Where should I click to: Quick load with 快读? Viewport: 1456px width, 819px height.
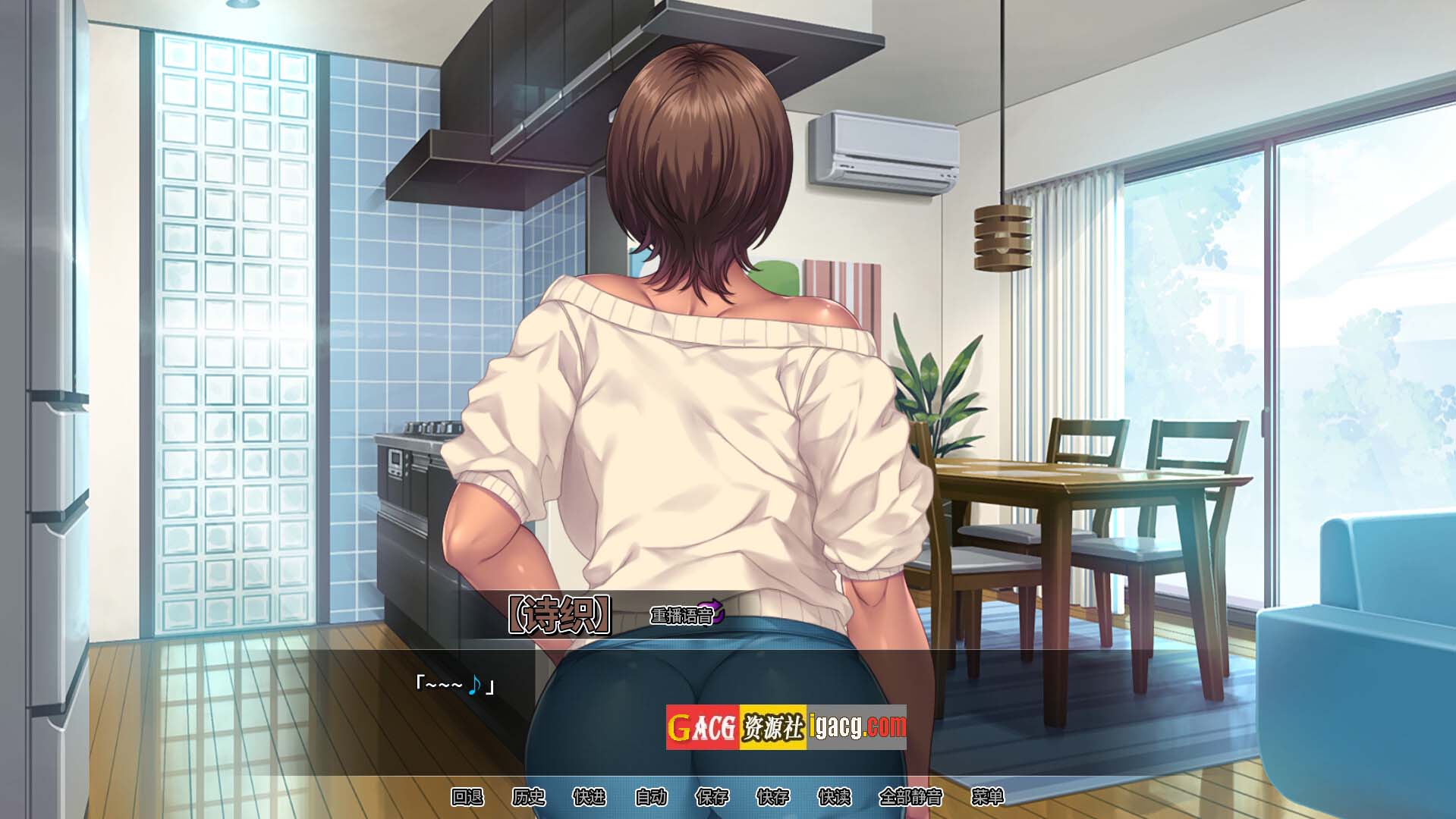[834, 797]
